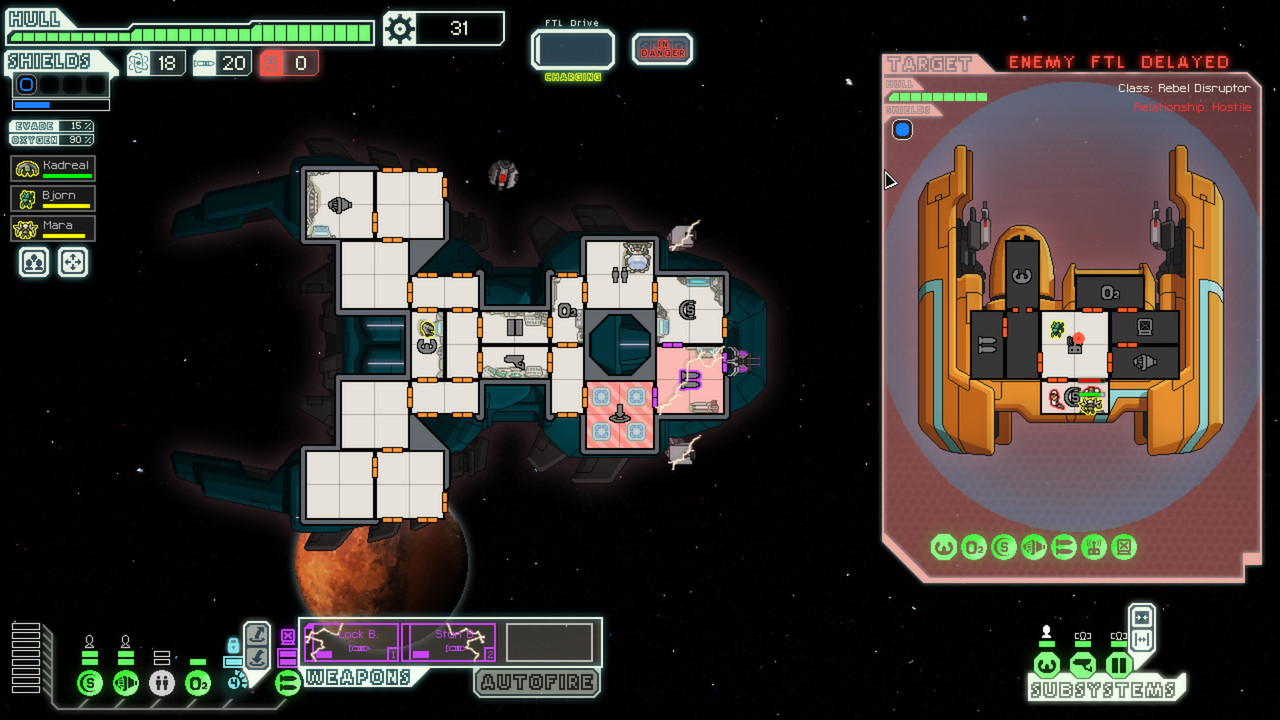Click the Sensors subsystem icon
The width and height of the screenshot is (1280, 720).
tap(1082, 665)
